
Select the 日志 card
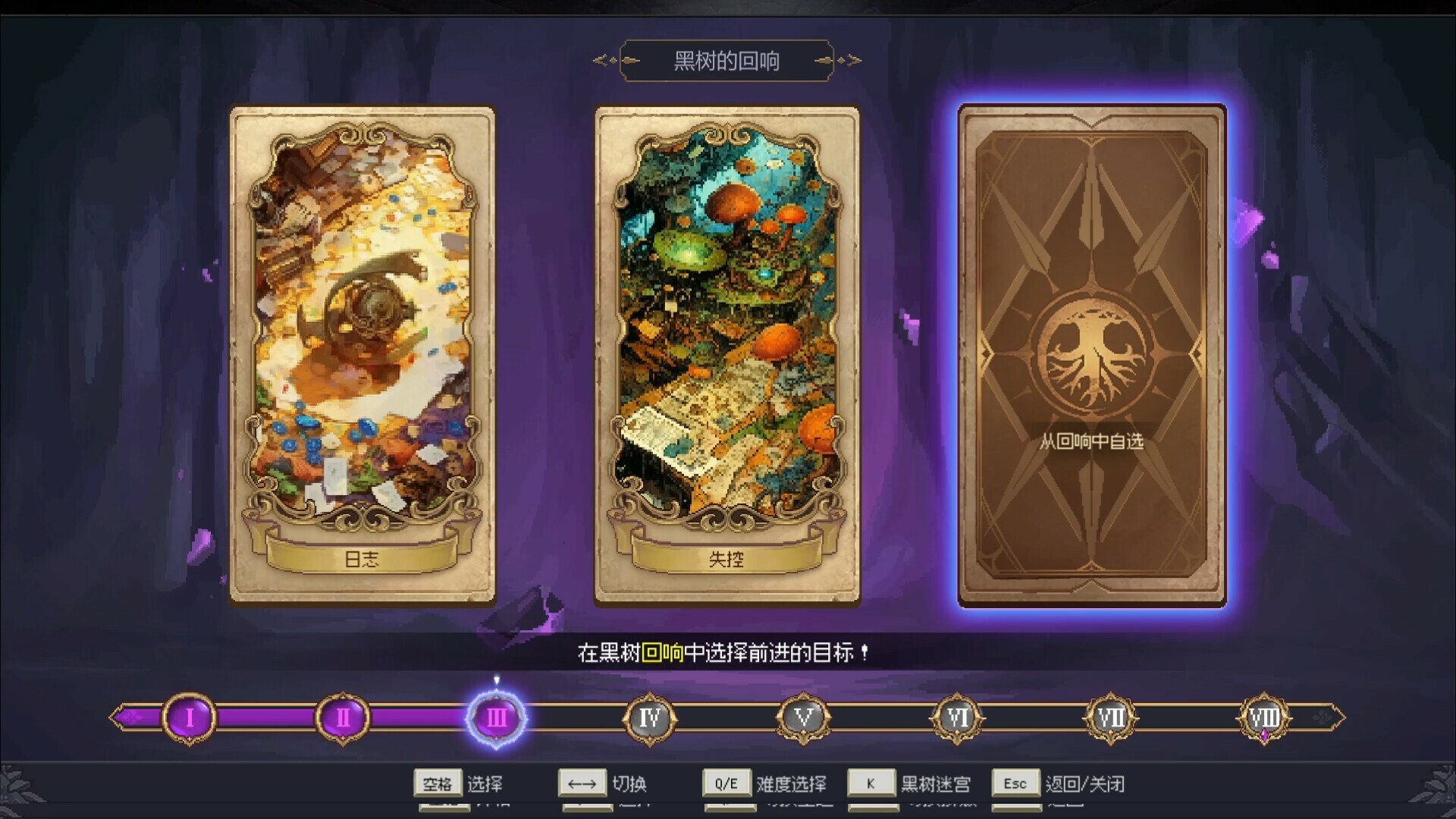(x=362, y=353)
